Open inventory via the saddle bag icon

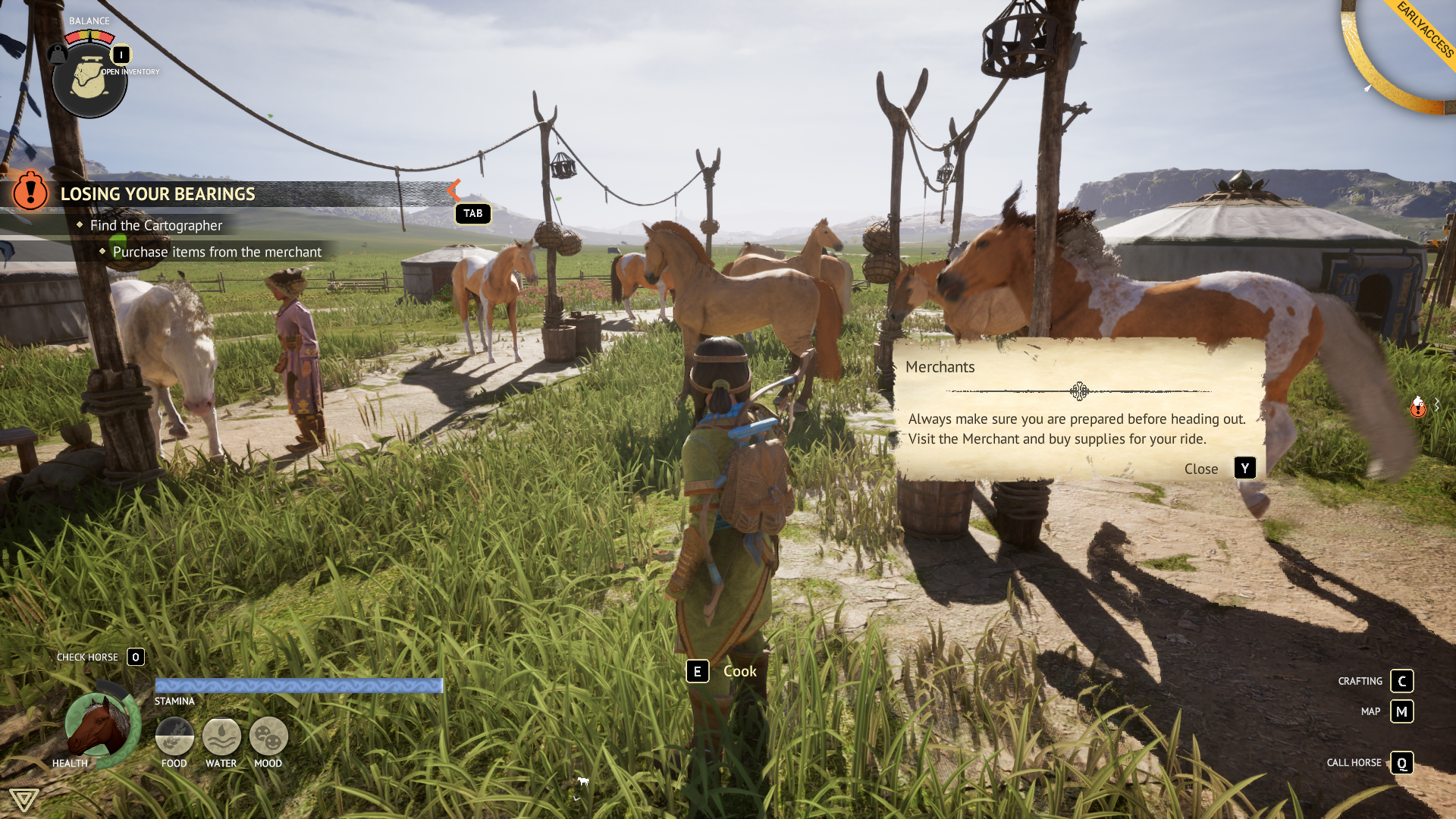89,80
